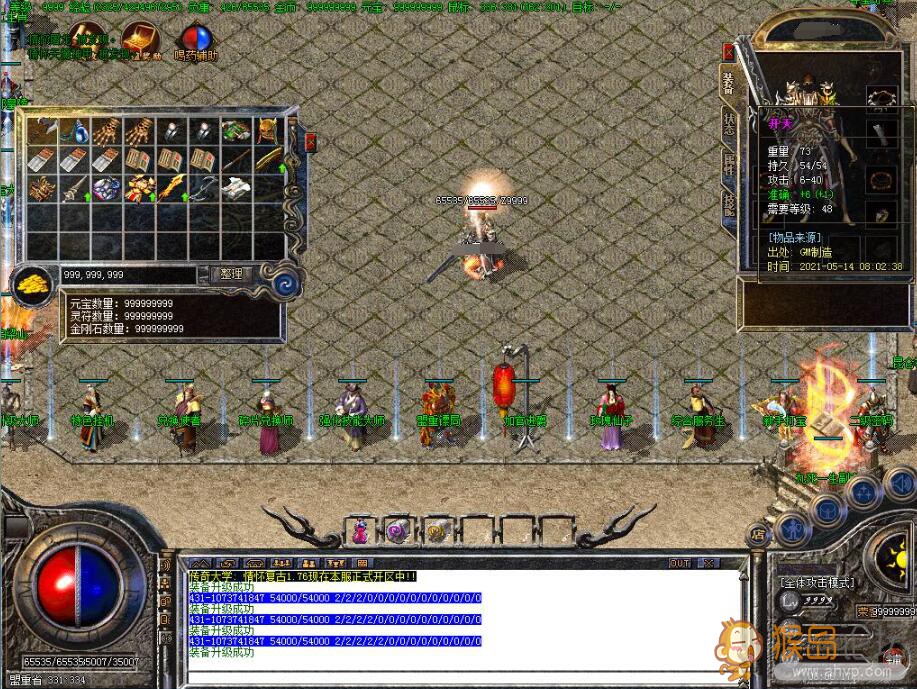Select the white boots in the bag
This screenshot has width=917, height=689.
tap(236, 187)
